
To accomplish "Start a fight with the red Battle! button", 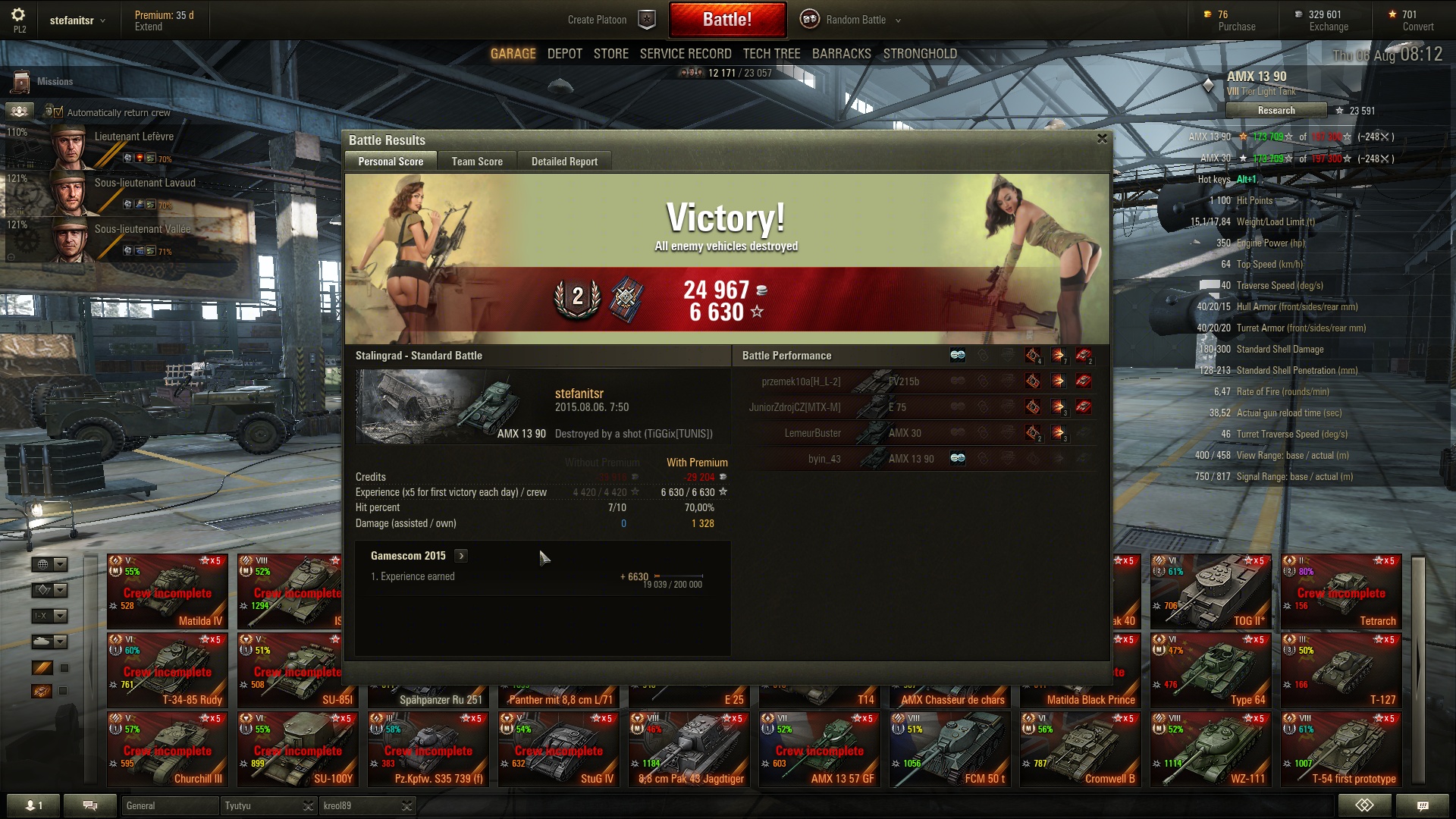I will click(726, 20).
